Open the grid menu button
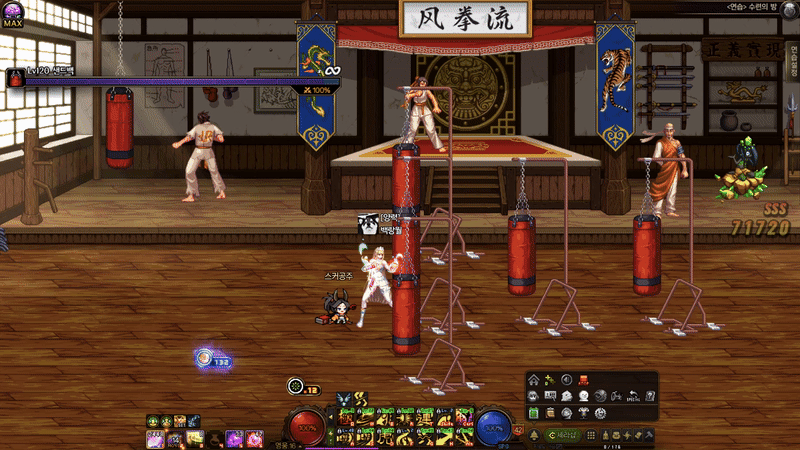Screen dimensions: 800x450 [592, 435]
